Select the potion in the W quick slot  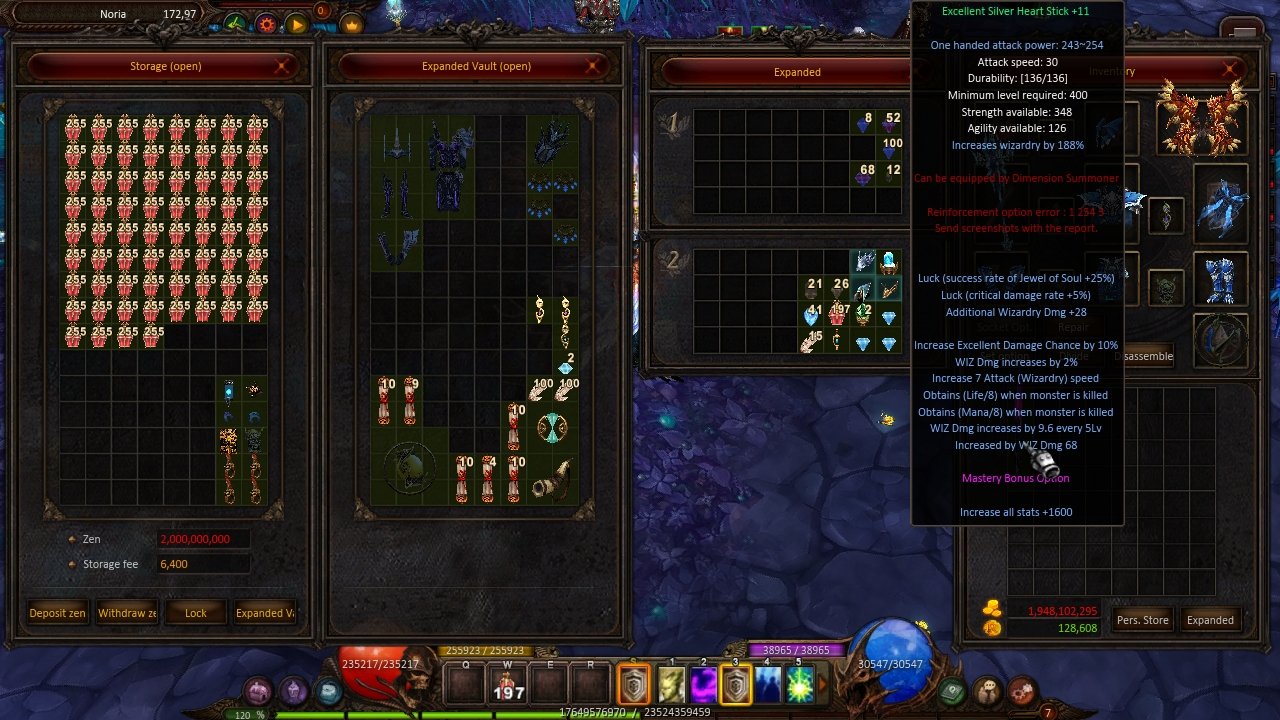(508, 684)
